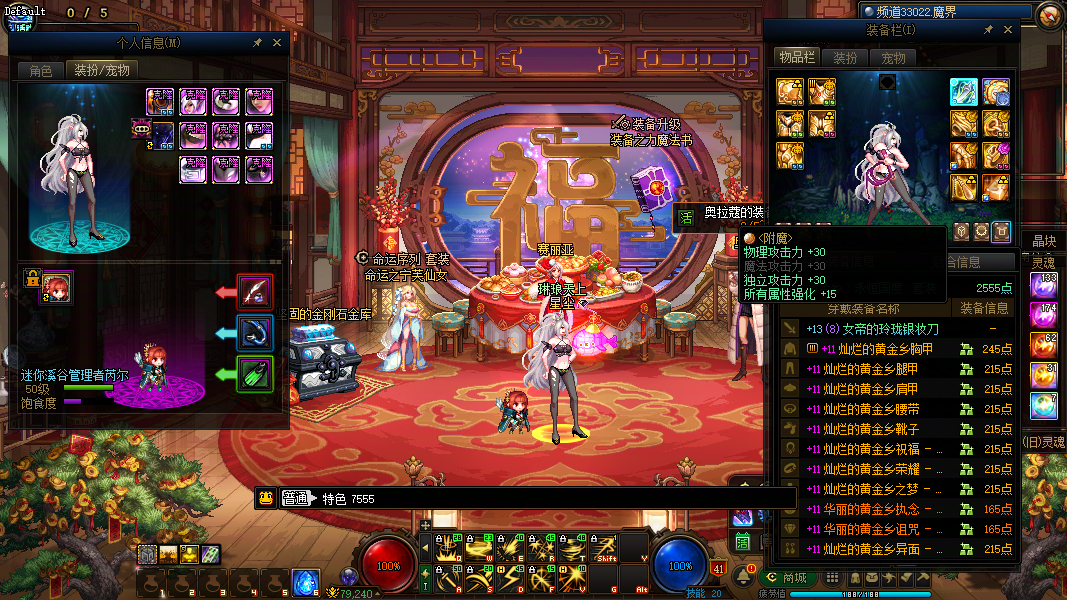This screenshot has width=1067, height=600.
Task: Select the 物品栏 tab
Action: pos(797,58)
